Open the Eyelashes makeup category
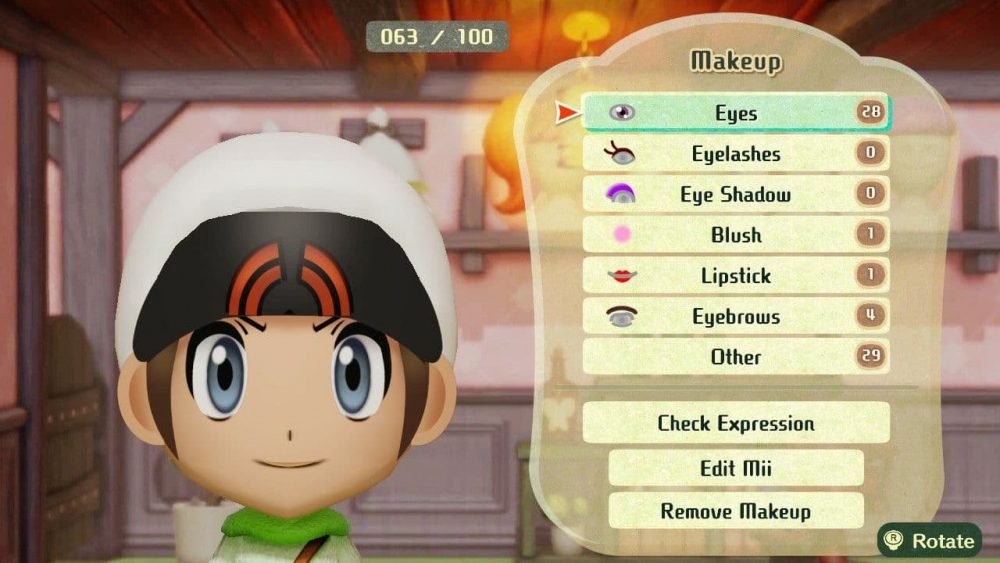The height and width of the screenshot is (563, 1000). 735,154
